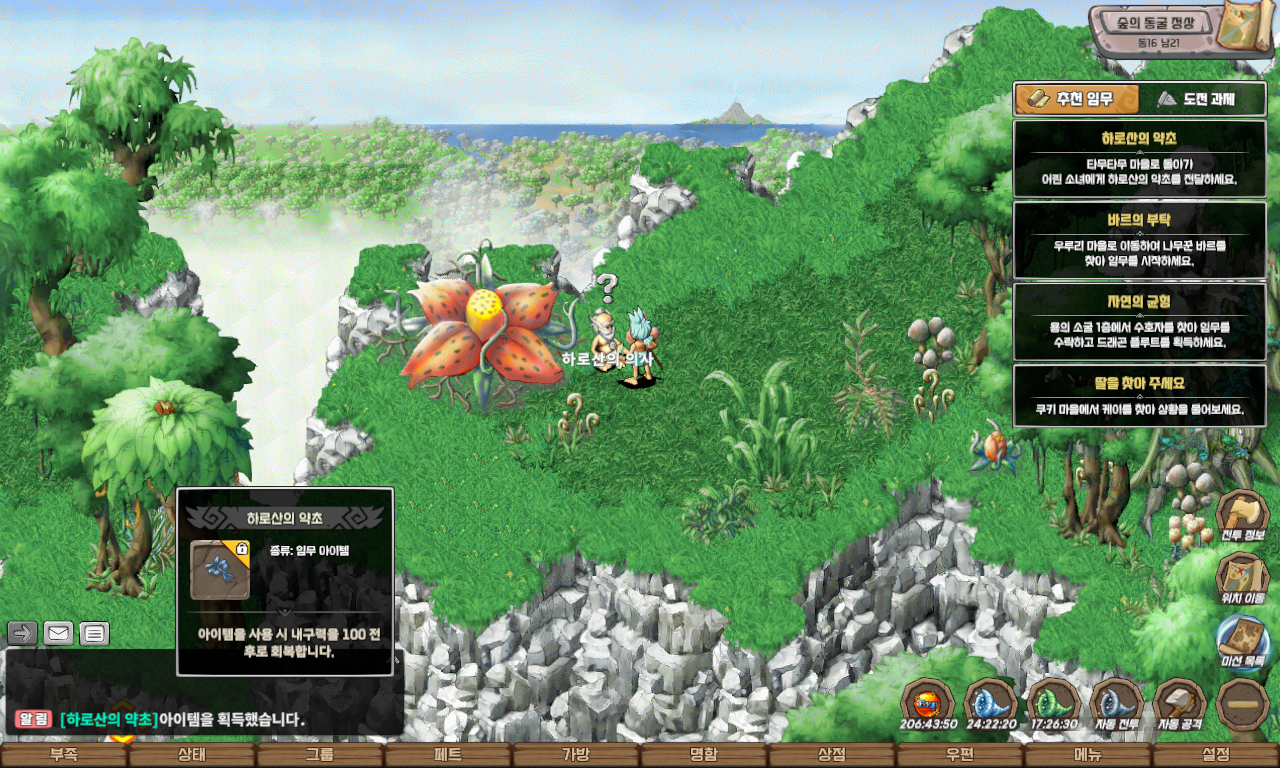Switch to the 추천 임무 tab
Screen dimensions: 1280x768
click(1077, 99)
